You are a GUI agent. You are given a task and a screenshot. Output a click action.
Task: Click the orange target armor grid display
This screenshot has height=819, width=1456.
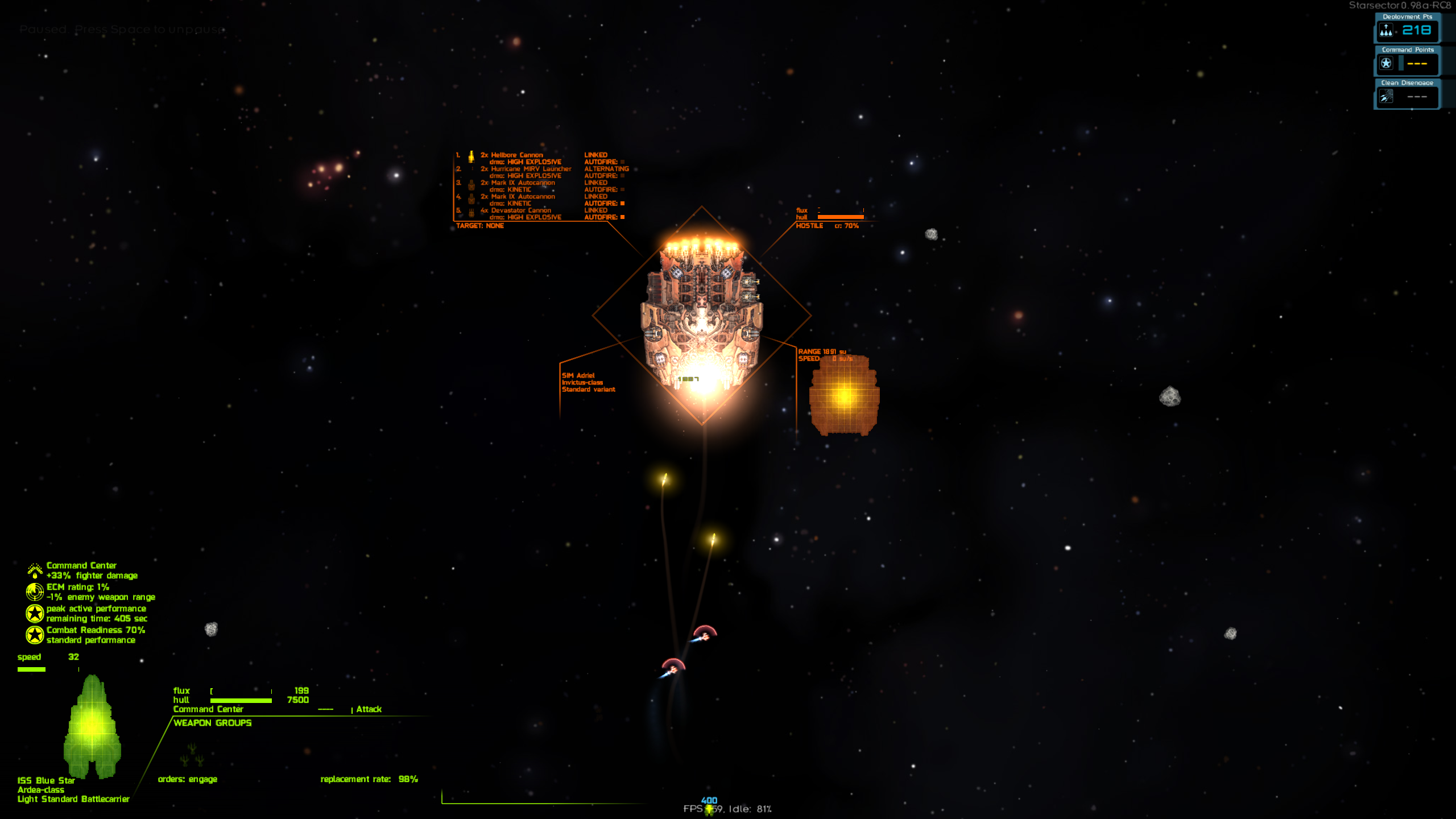844,395
